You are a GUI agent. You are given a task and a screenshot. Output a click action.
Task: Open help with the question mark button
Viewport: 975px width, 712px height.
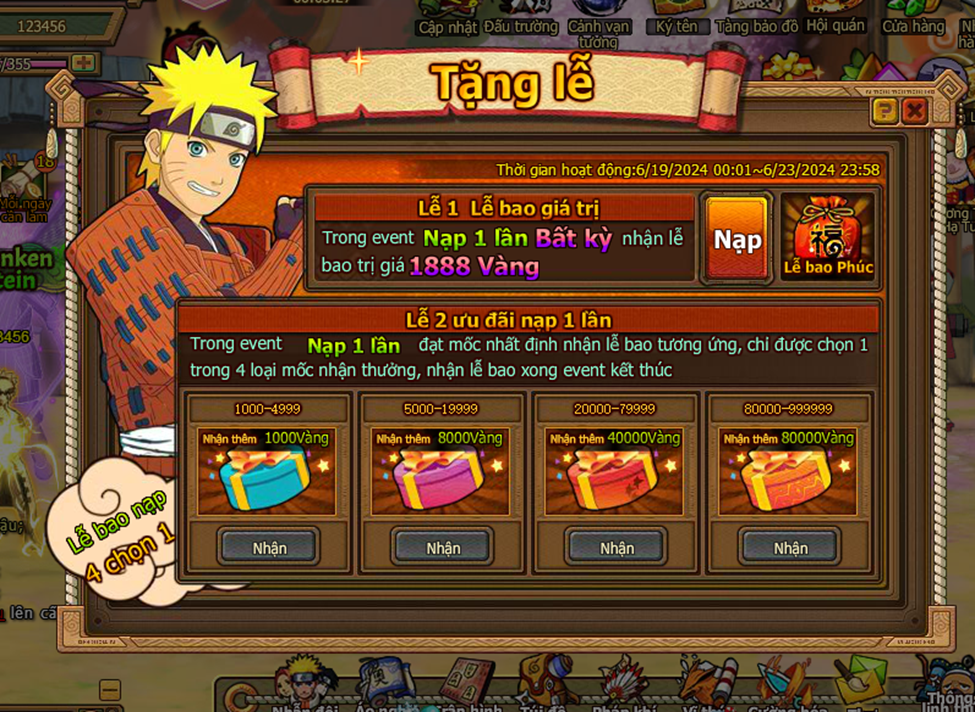coord(884,111)
